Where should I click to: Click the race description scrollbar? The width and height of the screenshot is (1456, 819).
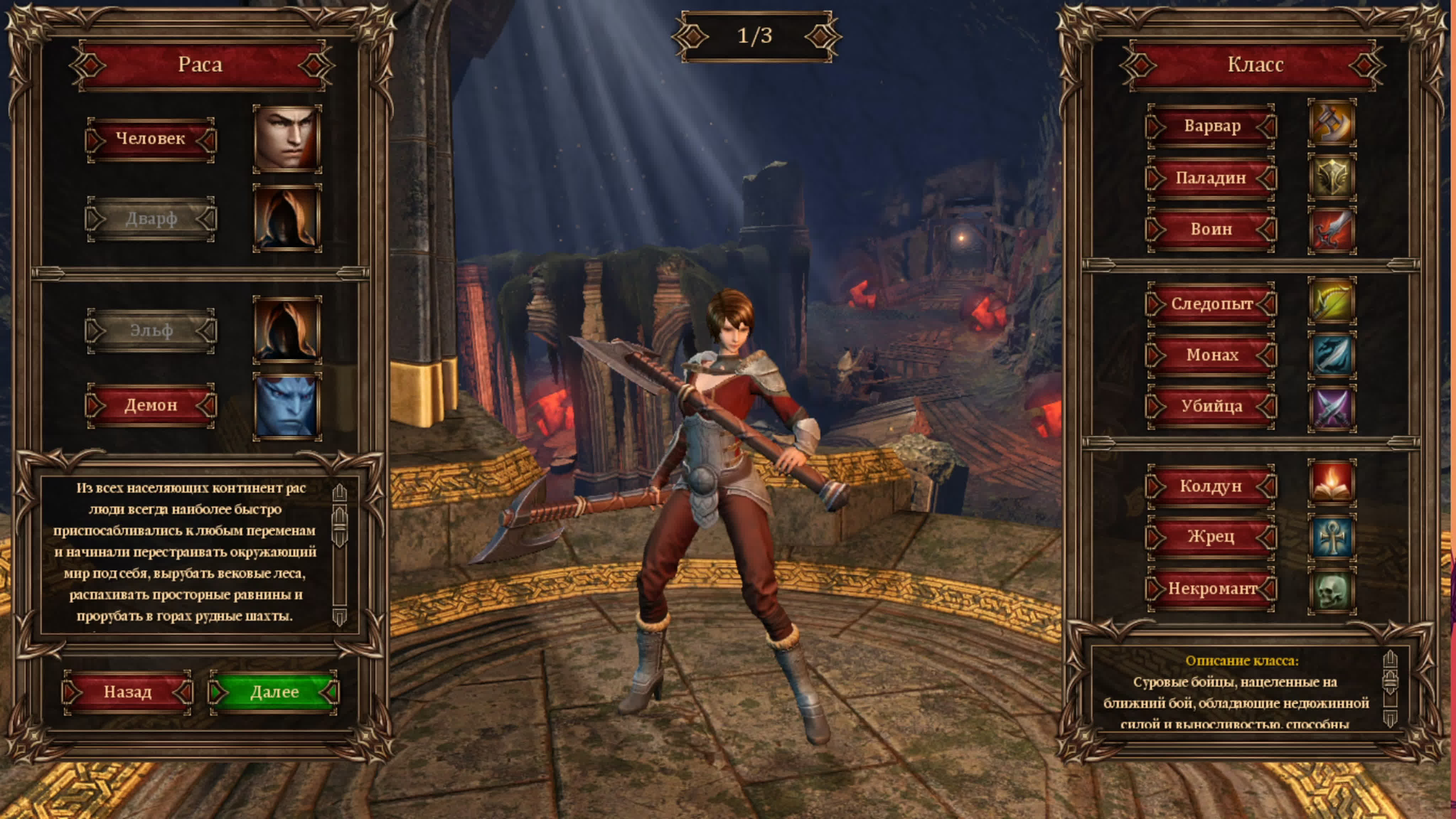pos(339,554)
